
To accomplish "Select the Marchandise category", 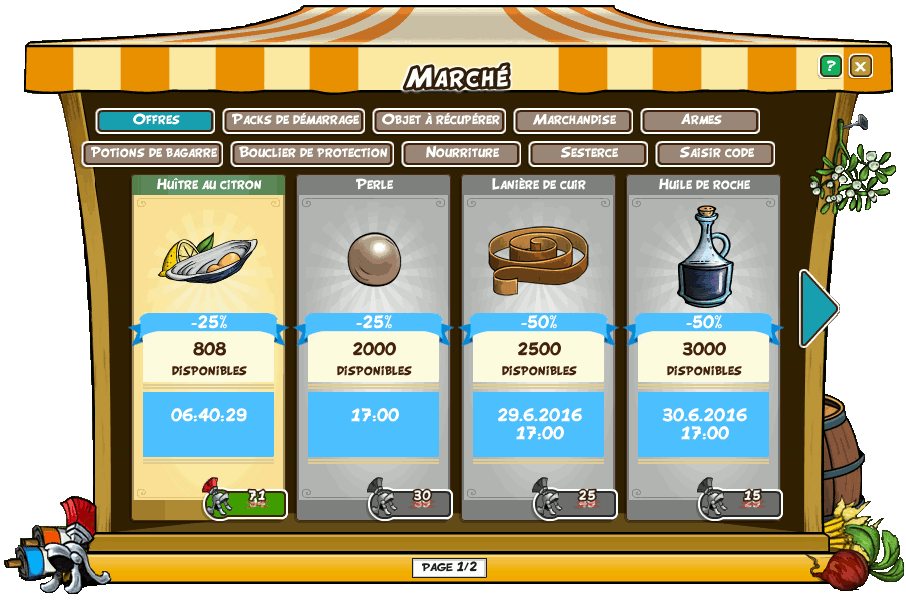I will click(573, 120).
